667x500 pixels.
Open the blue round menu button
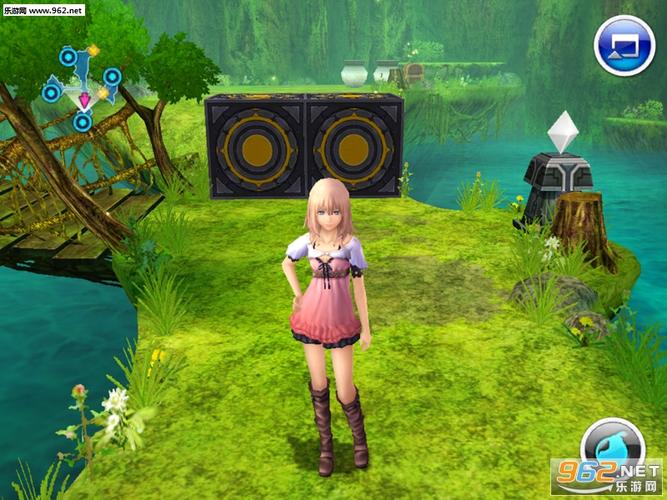tap(624, 47)
